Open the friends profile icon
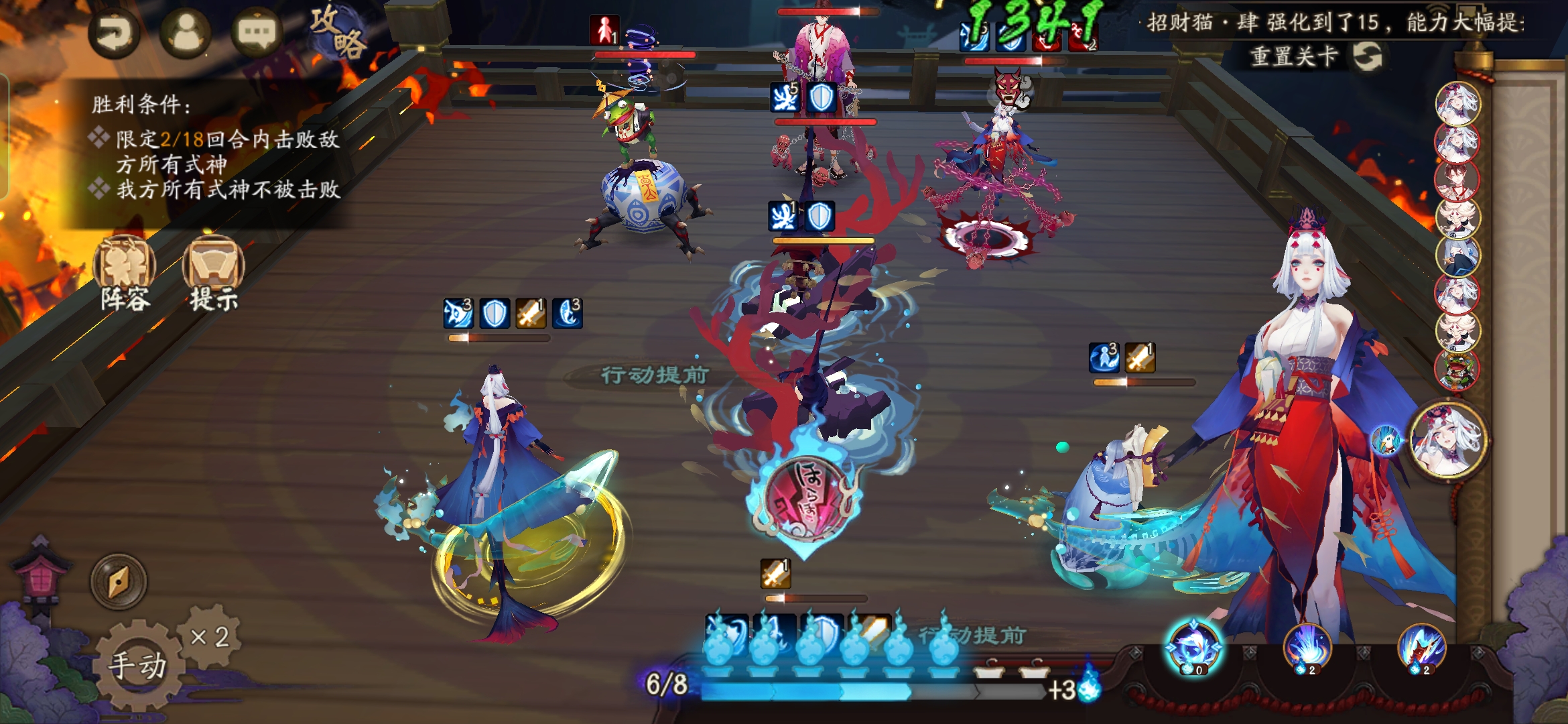The height and width of the screenshot is (724, 1568). pyautogui.click(x=186, y=32)
